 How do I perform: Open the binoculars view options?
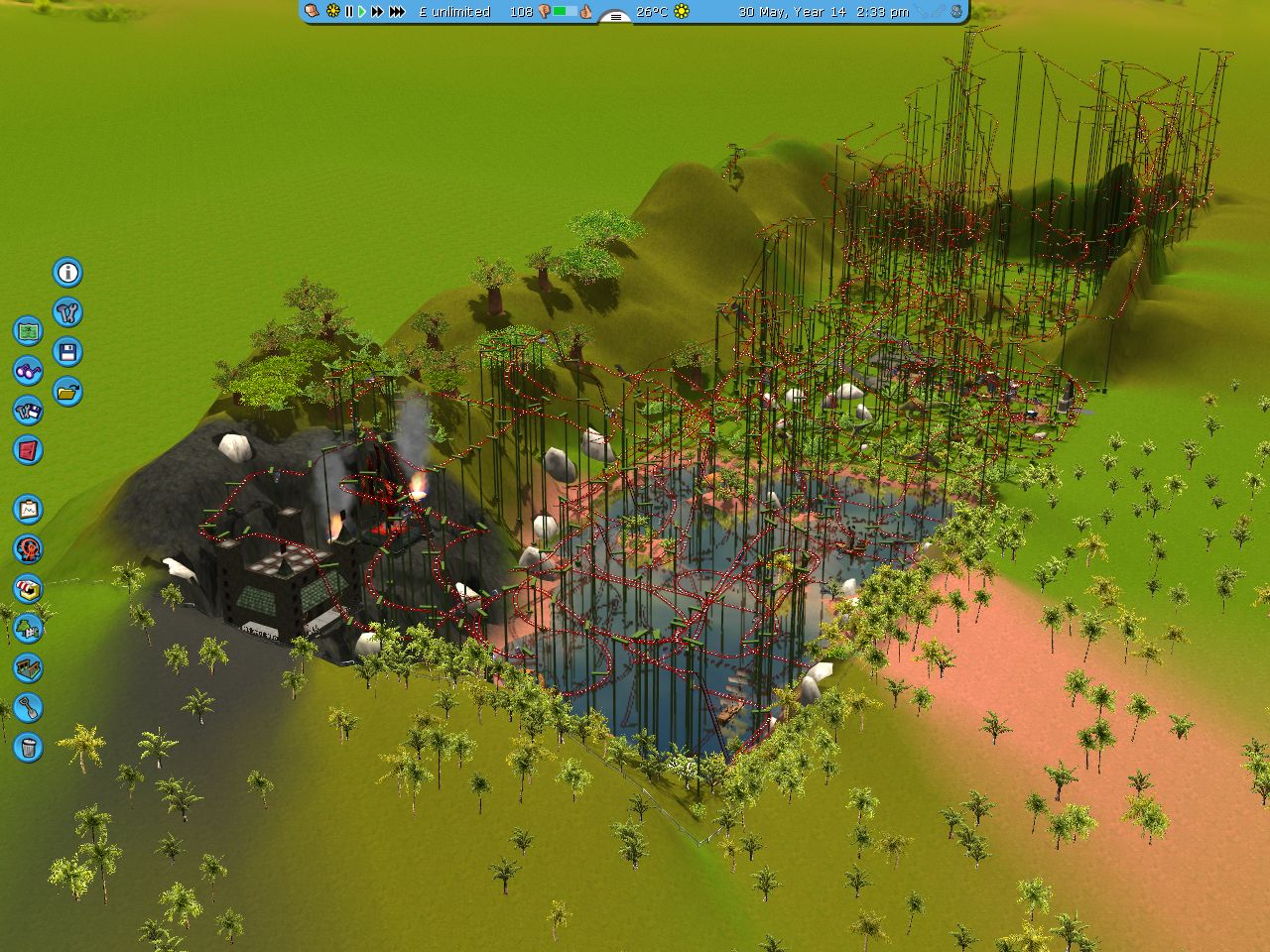coord(28,371)
